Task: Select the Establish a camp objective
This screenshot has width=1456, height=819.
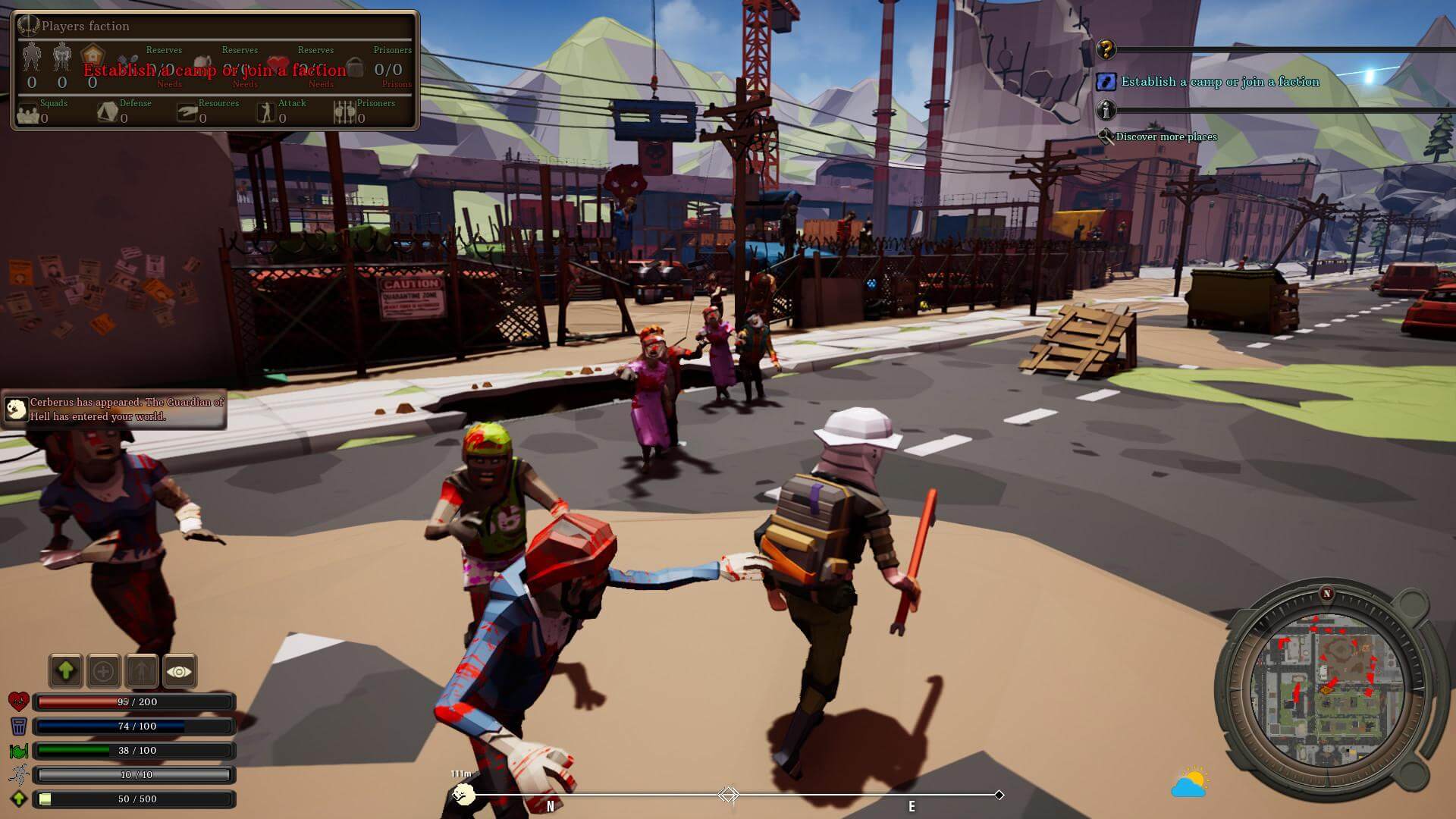Action: coord(1219,82)
